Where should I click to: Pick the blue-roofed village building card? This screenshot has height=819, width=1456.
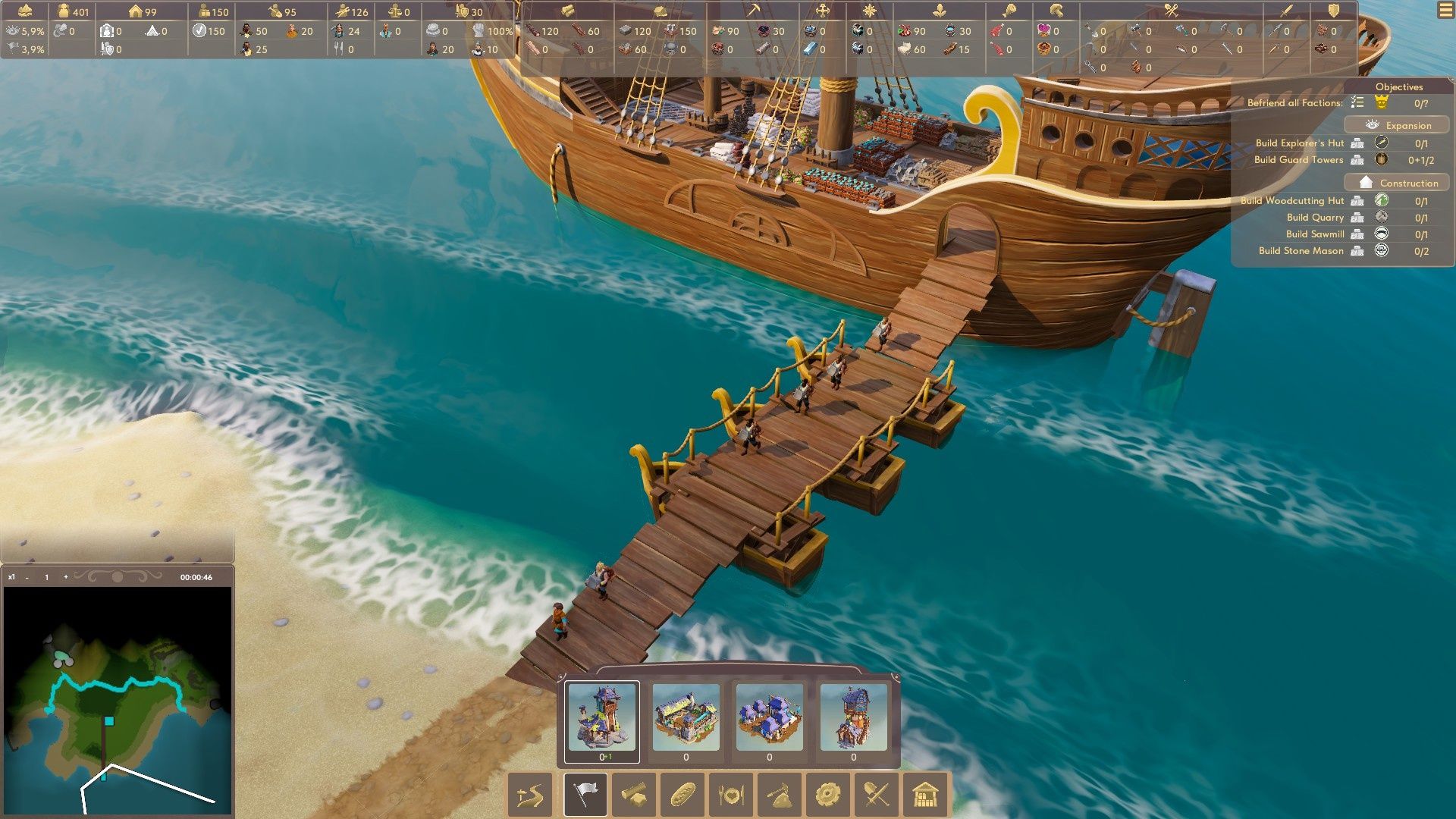coord(769,718)
